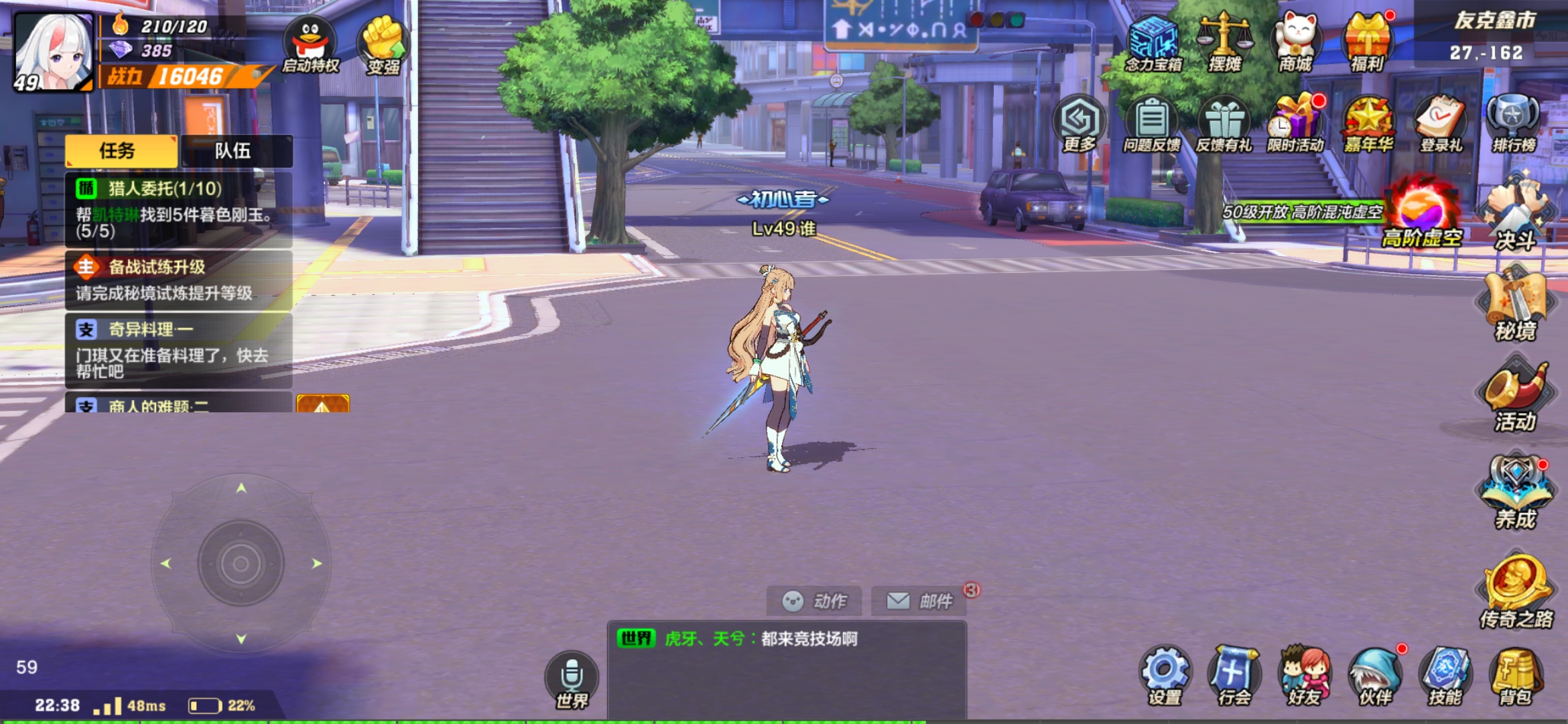Viewport: 1568px width, 724px height.
Task: Select the 任务 quest tab
Action: click(x=121, y=151)
